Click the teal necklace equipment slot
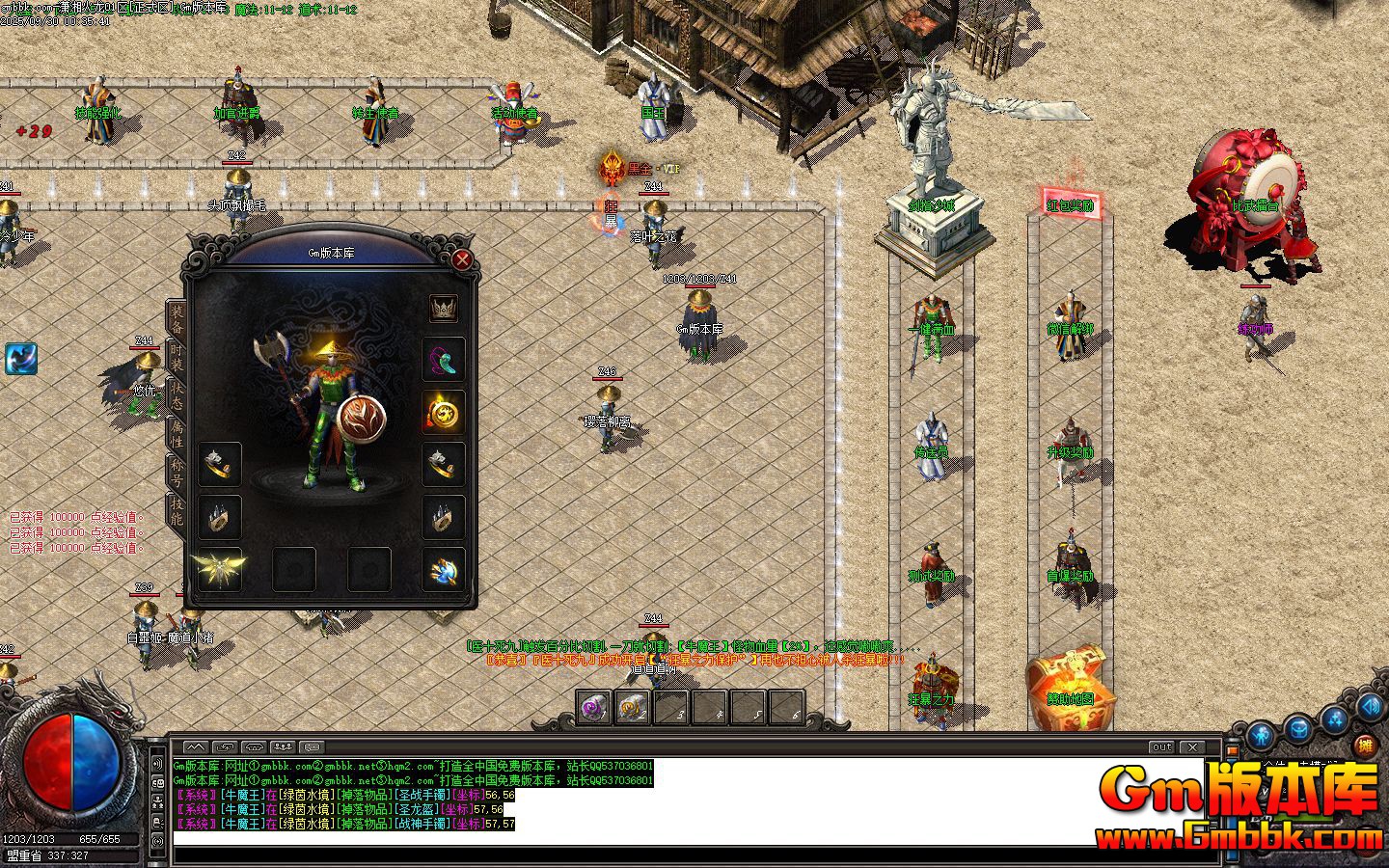This screenshot has width=1389, height=868. coord(444,361)
